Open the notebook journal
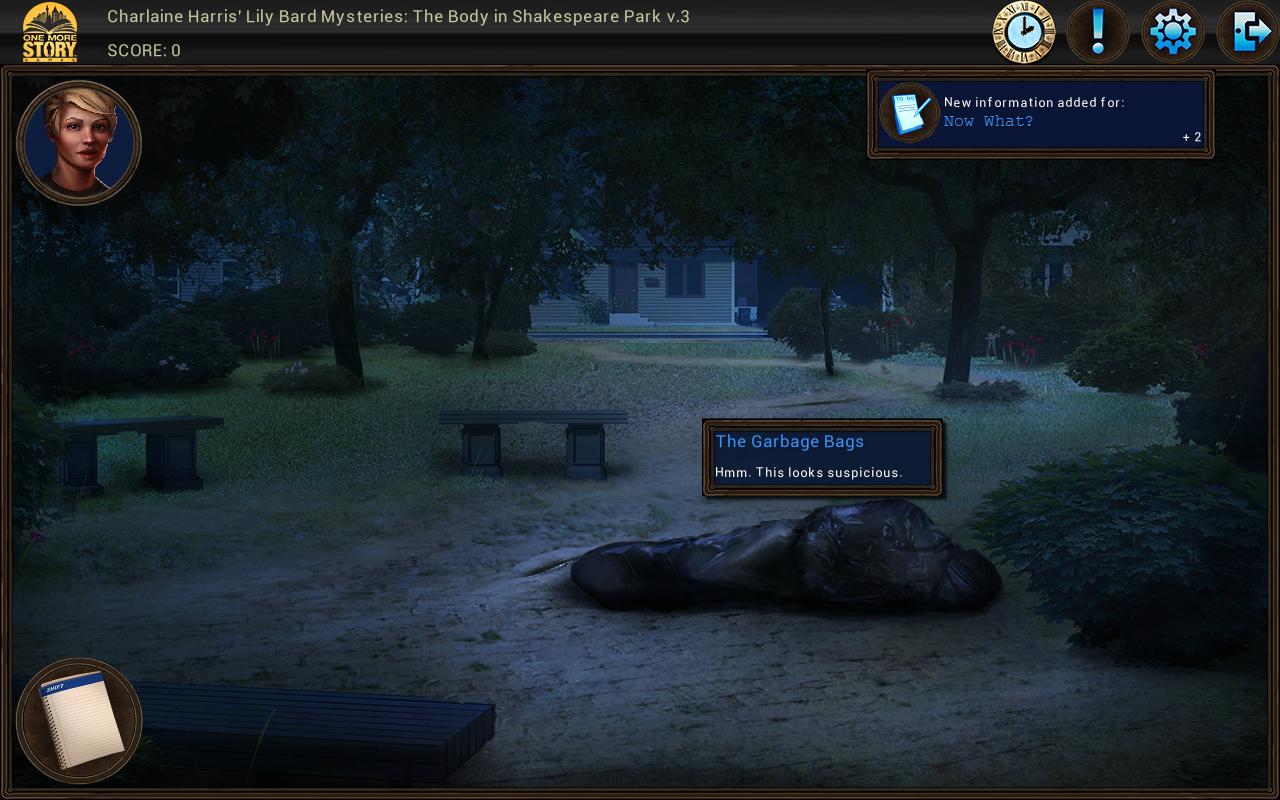1280x800 pixels. pos(80,720)
